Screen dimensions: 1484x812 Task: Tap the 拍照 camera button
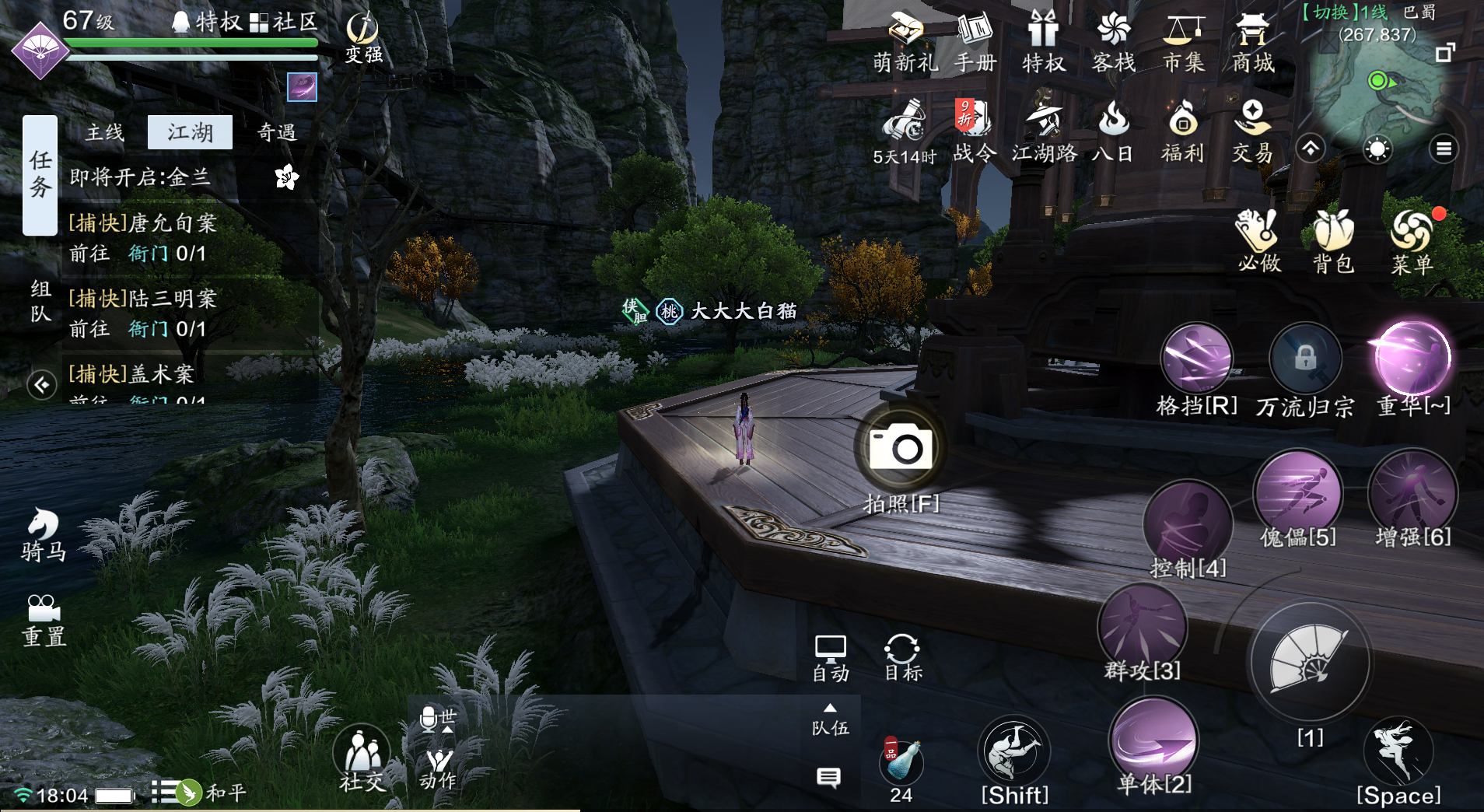tap(901, 449)
